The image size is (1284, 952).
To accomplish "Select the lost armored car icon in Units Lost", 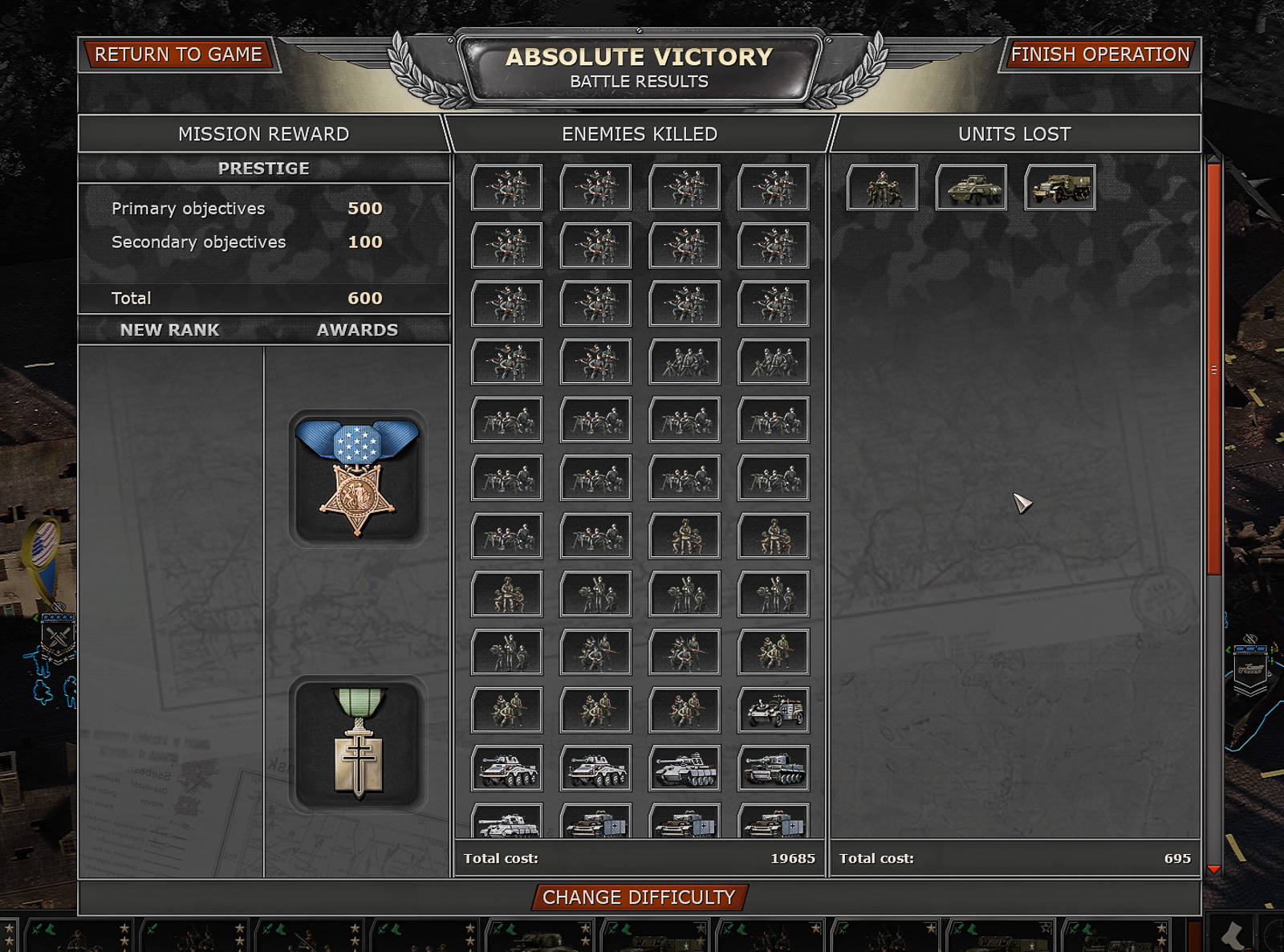I will pos(970,187).
